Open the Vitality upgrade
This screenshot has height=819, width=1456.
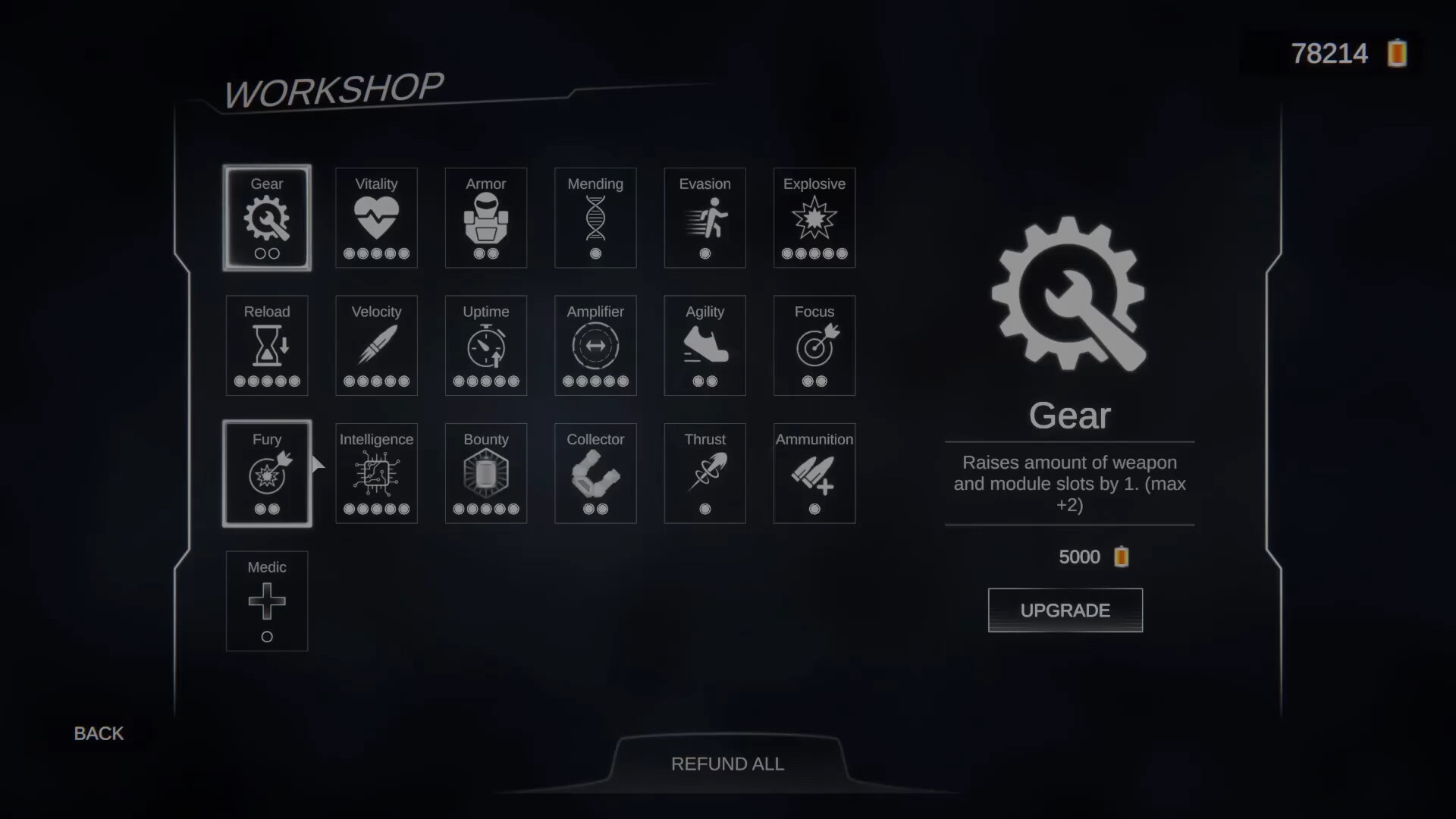pos(376,218)
